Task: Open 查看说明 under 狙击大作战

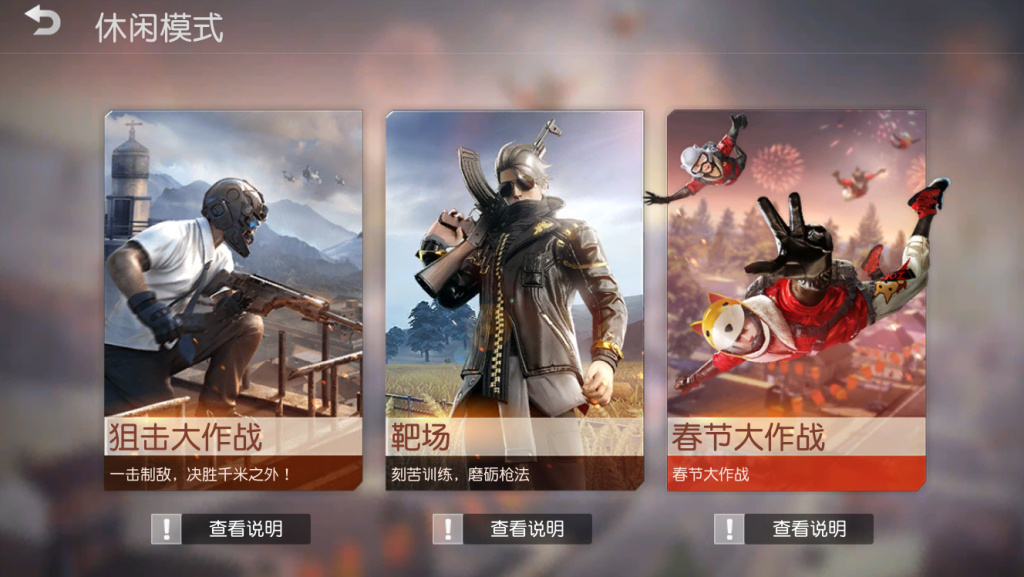Action: point(232,529)
